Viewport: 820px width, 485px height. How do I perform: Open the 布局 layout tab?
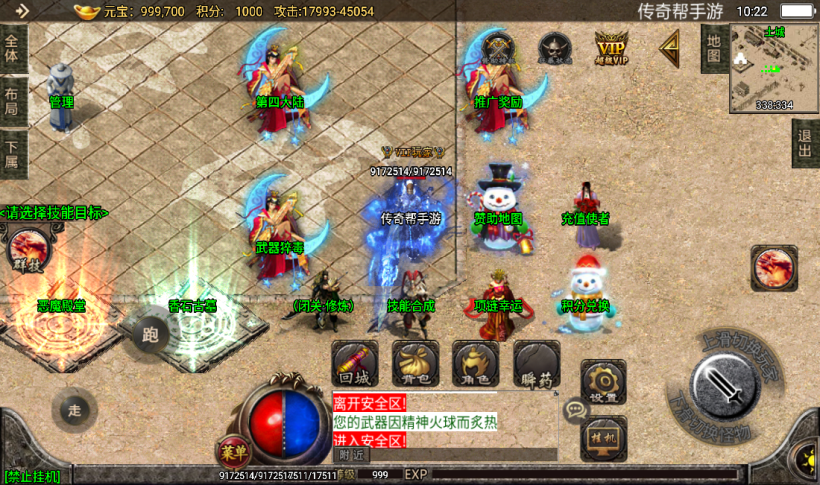pyautogui.click(x=12, y=102)
